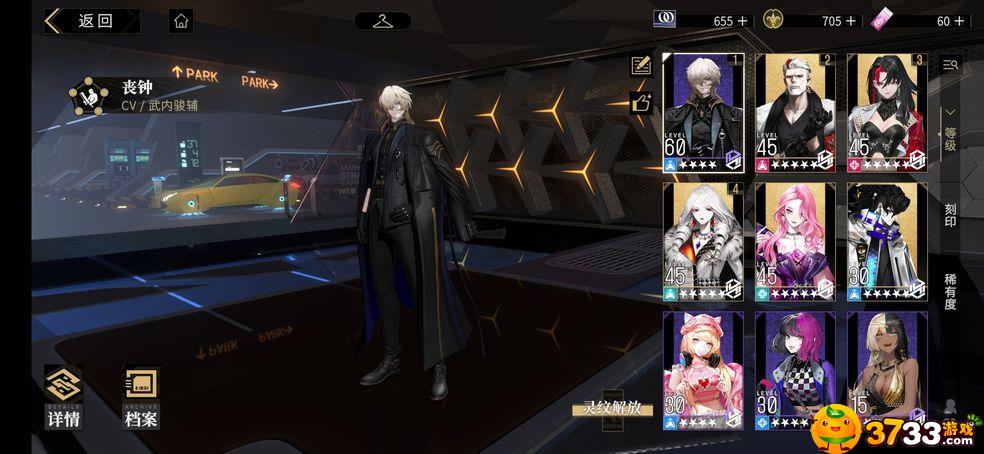Image resolution: width=984 pixels, height=454 pixels.
Task: Select the white-haired man card numbered 2
Action: tap(795, 113)
